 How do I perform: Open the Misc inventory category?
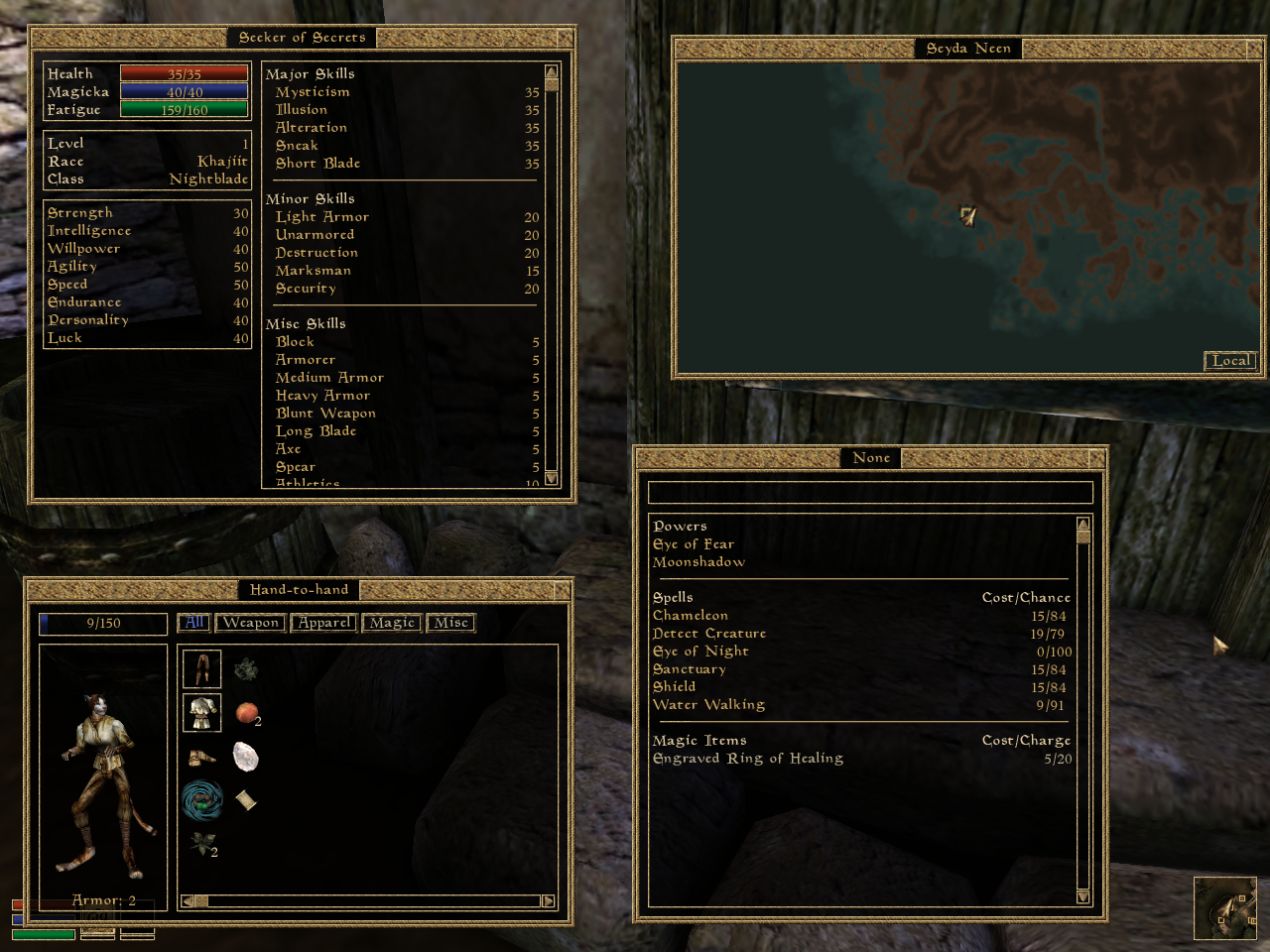[450, 623]
